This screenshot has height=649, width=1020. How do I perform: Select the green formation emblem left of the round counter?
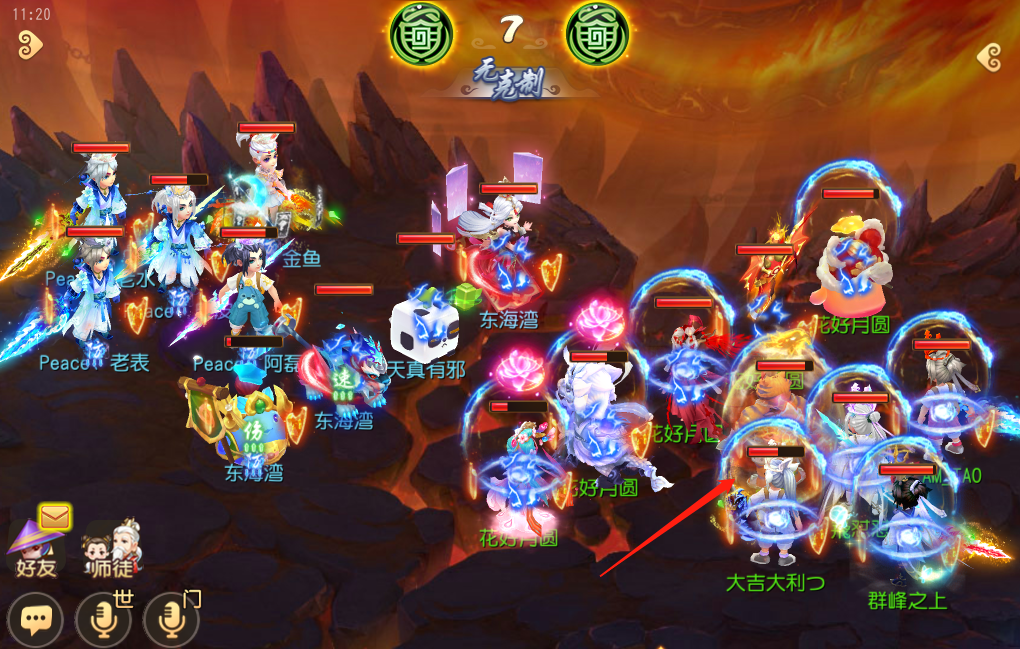pos(421,33)
